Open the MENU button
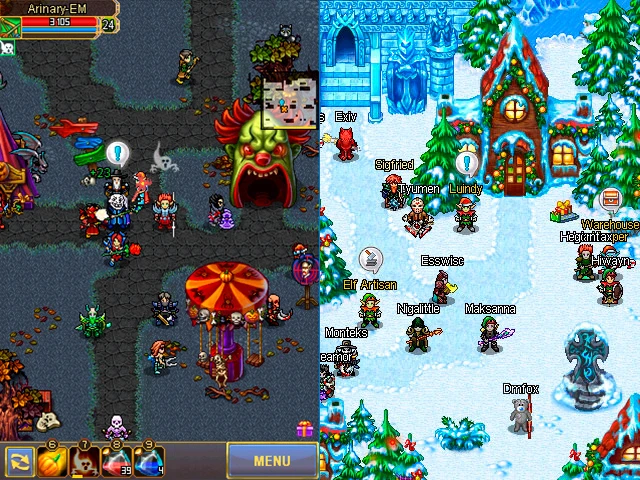This screenshot has width=640, height=480. tap(272, 461)
